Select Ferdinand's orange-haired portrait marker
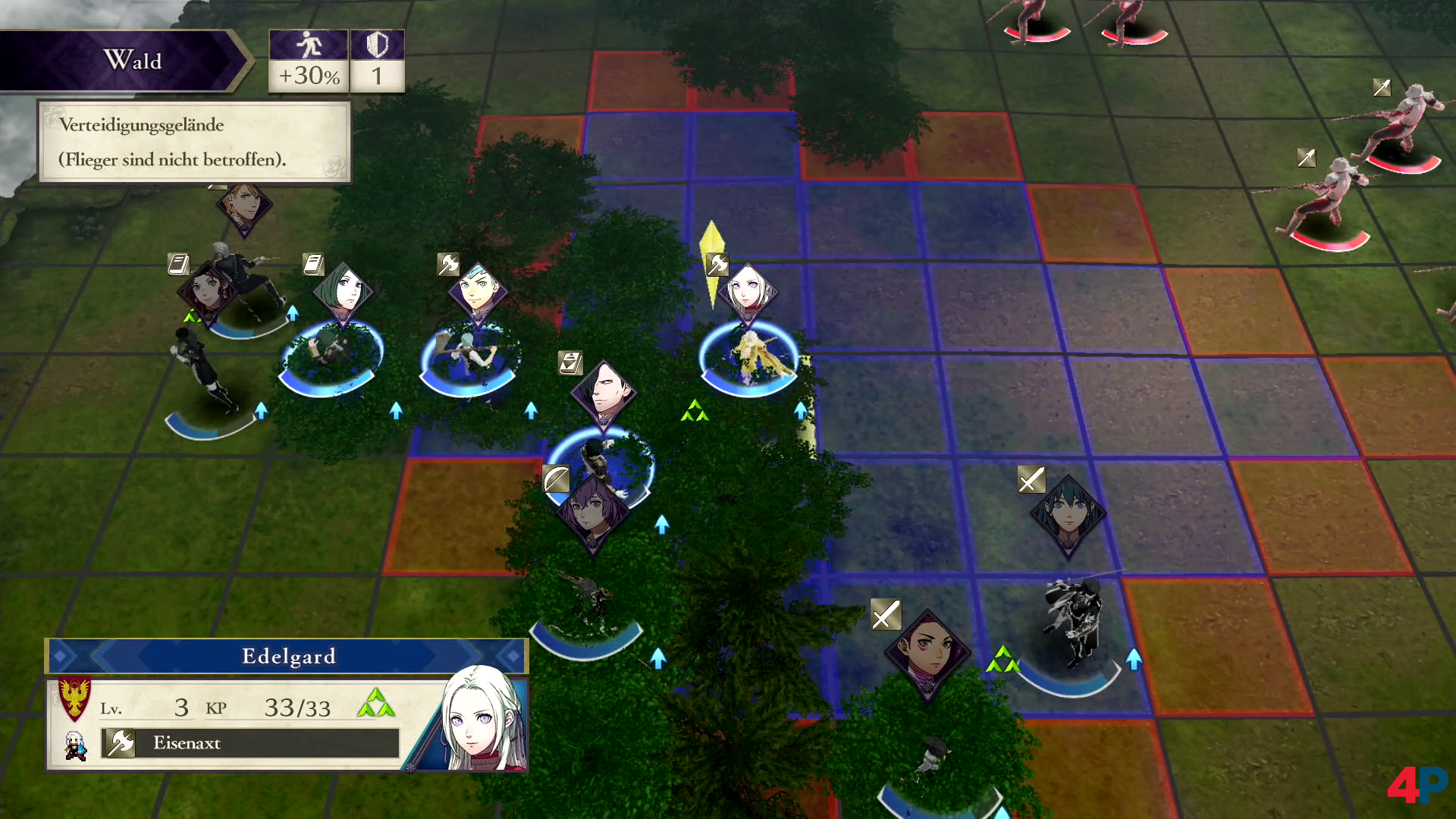This screenshot has width=1456, height=819. [243, 205]
